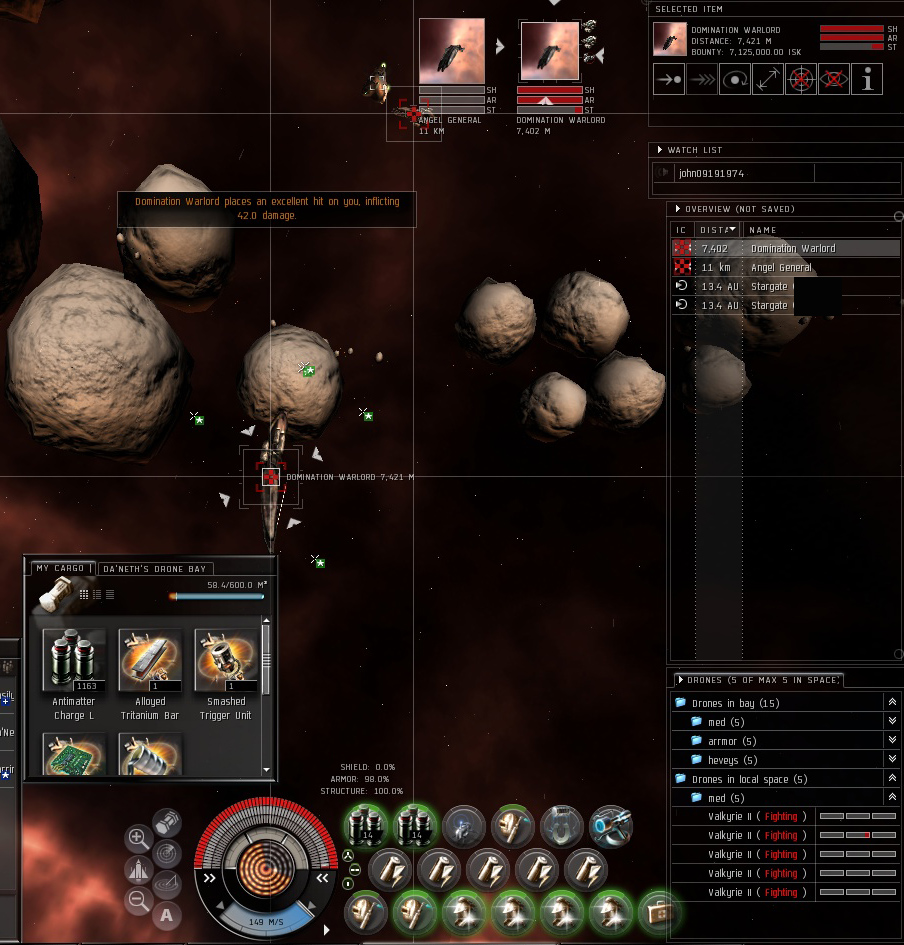Select the Alloyed Tritanium Bar item
904x945 pixels.
click(x=150, y=660)
